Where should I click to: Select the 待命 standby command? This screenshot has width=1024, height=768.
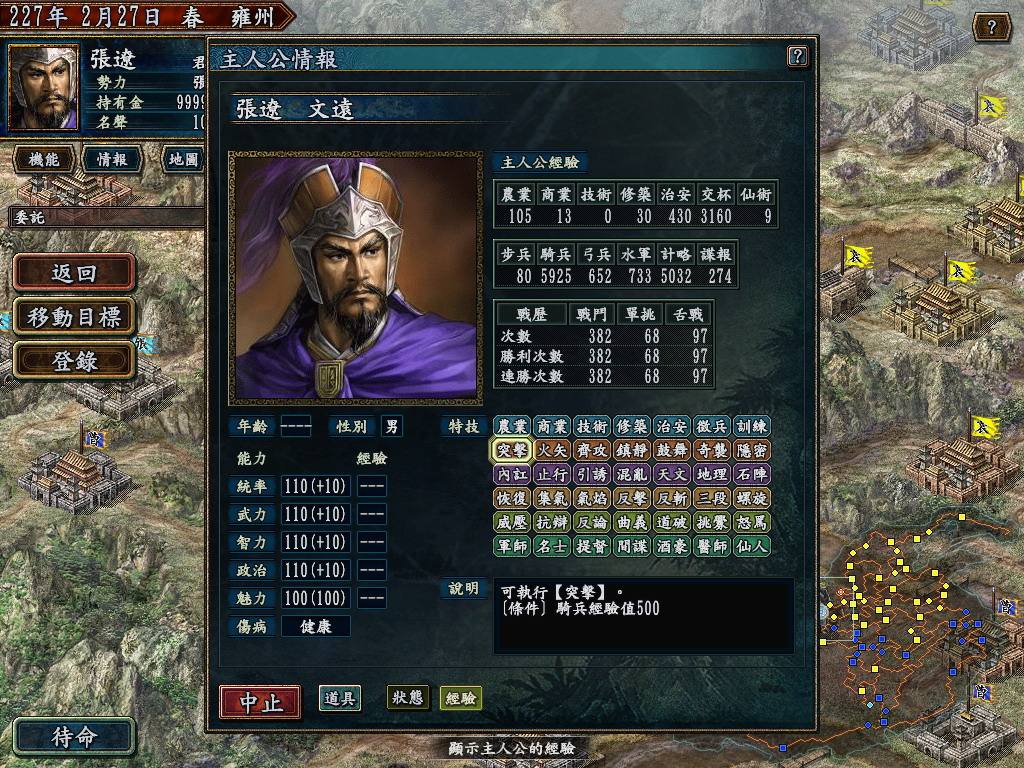coord(74,737)
